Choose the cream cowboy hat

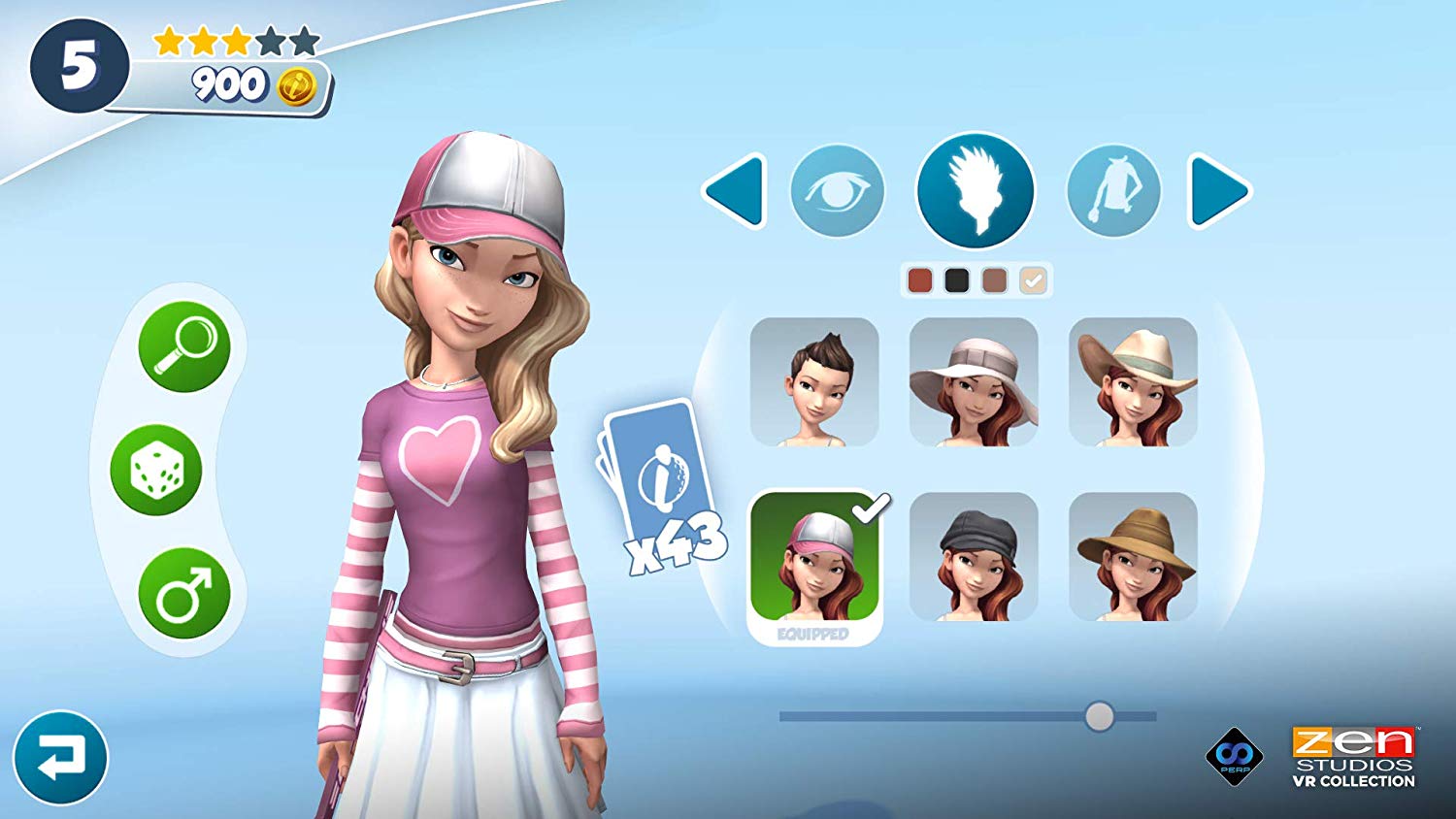click(x=1133, y=382)
